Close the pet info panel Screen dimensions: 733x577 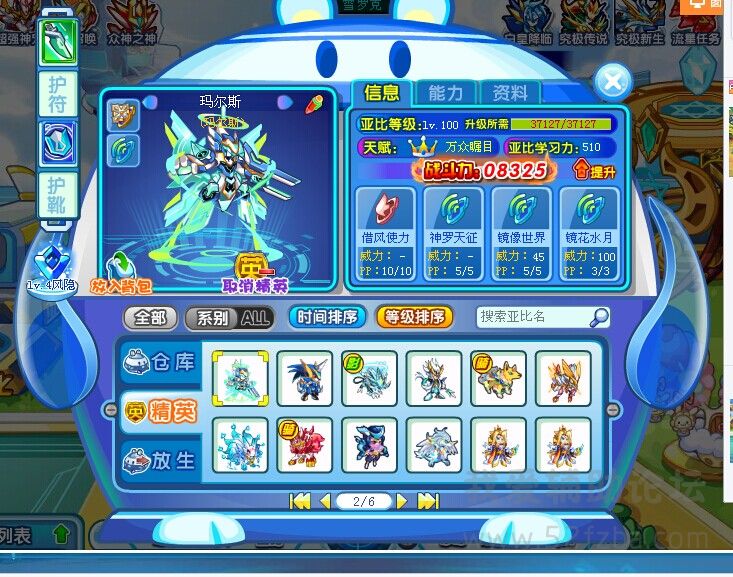click(x=612, y=80)
